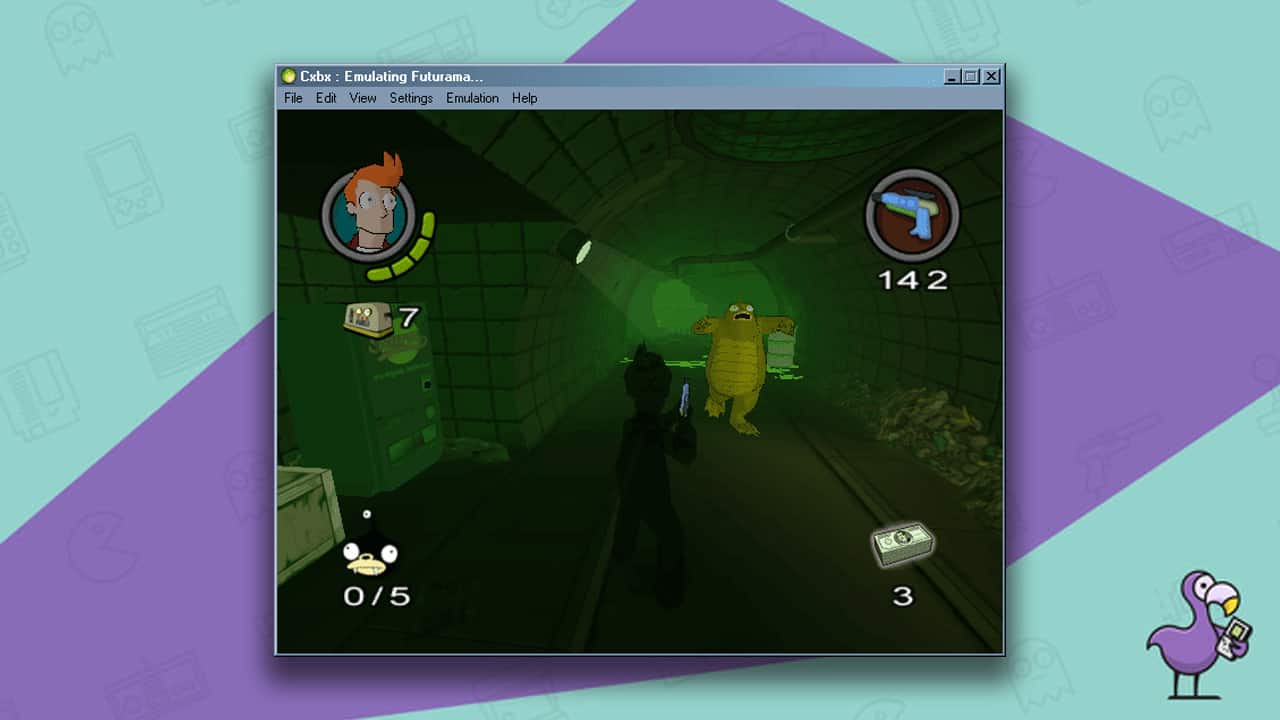Open the File menu

[x=292, y=98]
